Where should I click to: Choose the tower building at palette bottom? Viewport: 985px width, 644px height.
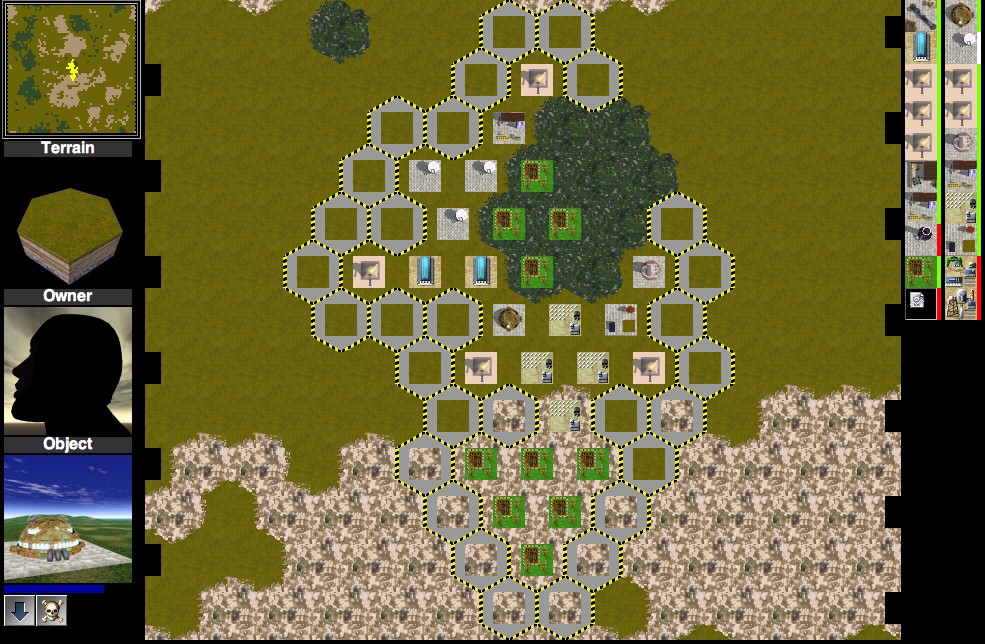tap(962, 302)
